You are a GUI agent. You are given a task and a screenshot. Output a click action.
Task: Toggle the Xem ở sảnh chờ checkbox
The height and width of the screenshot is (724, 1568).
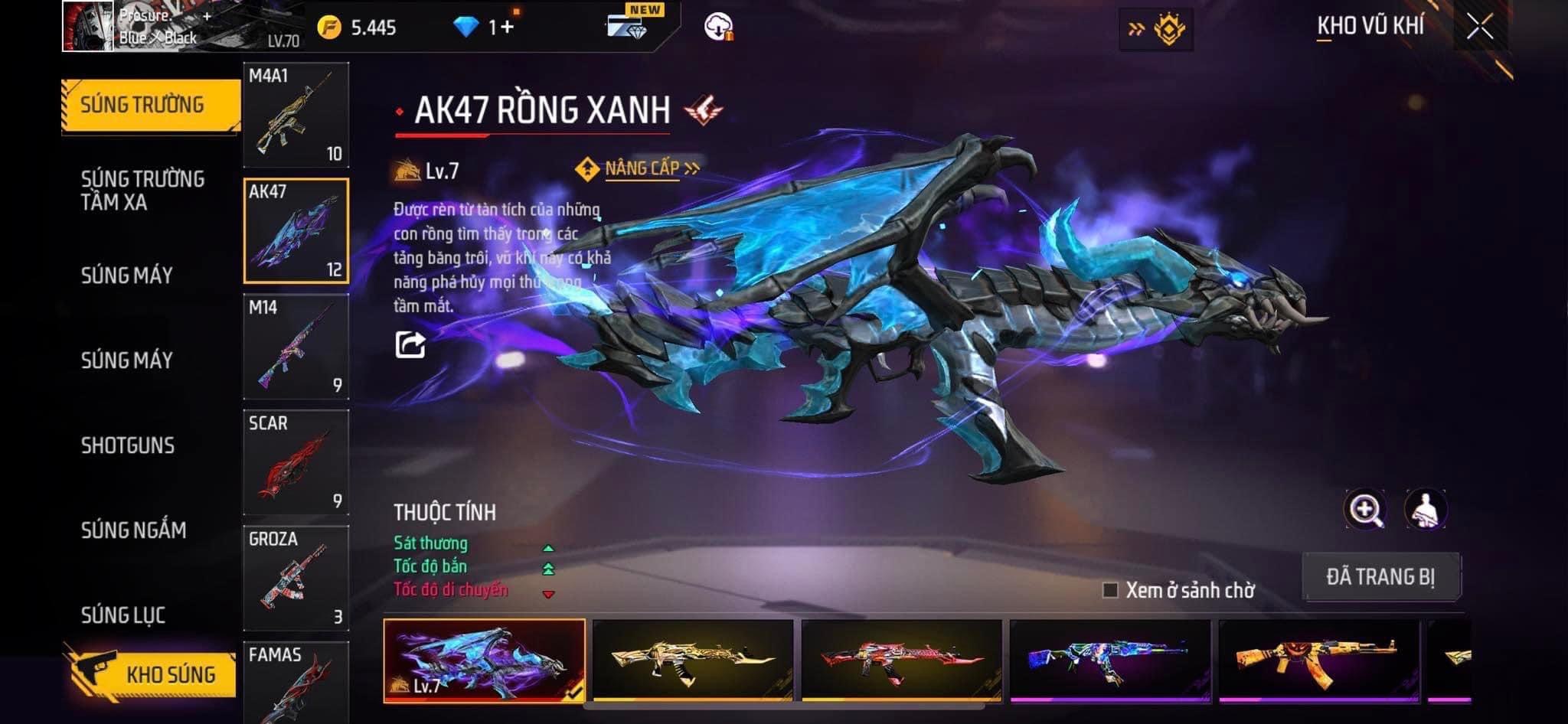click(1110, 590)
